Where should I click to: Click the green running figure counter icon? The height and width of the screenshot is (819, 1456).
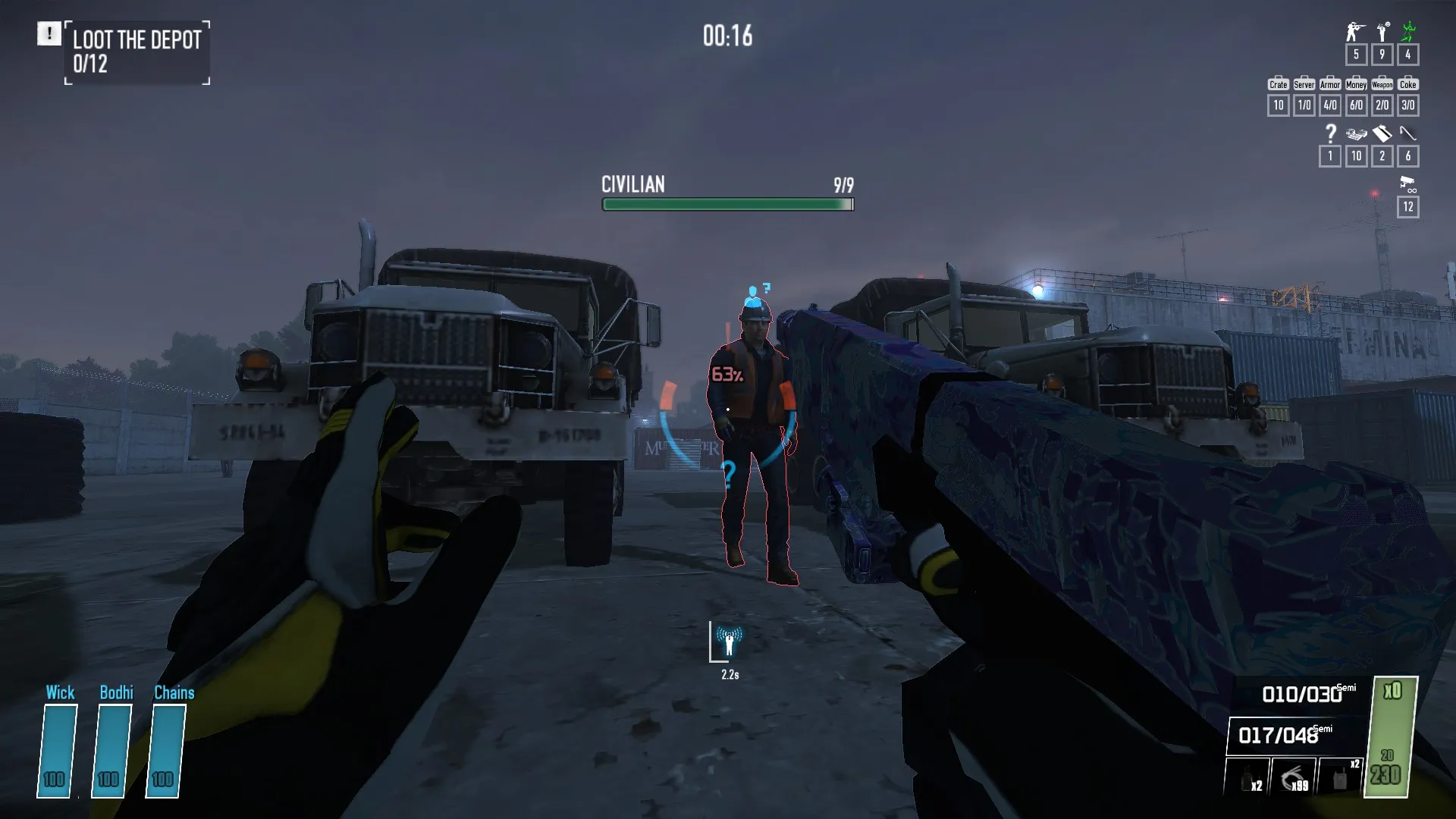[1408, 32]
